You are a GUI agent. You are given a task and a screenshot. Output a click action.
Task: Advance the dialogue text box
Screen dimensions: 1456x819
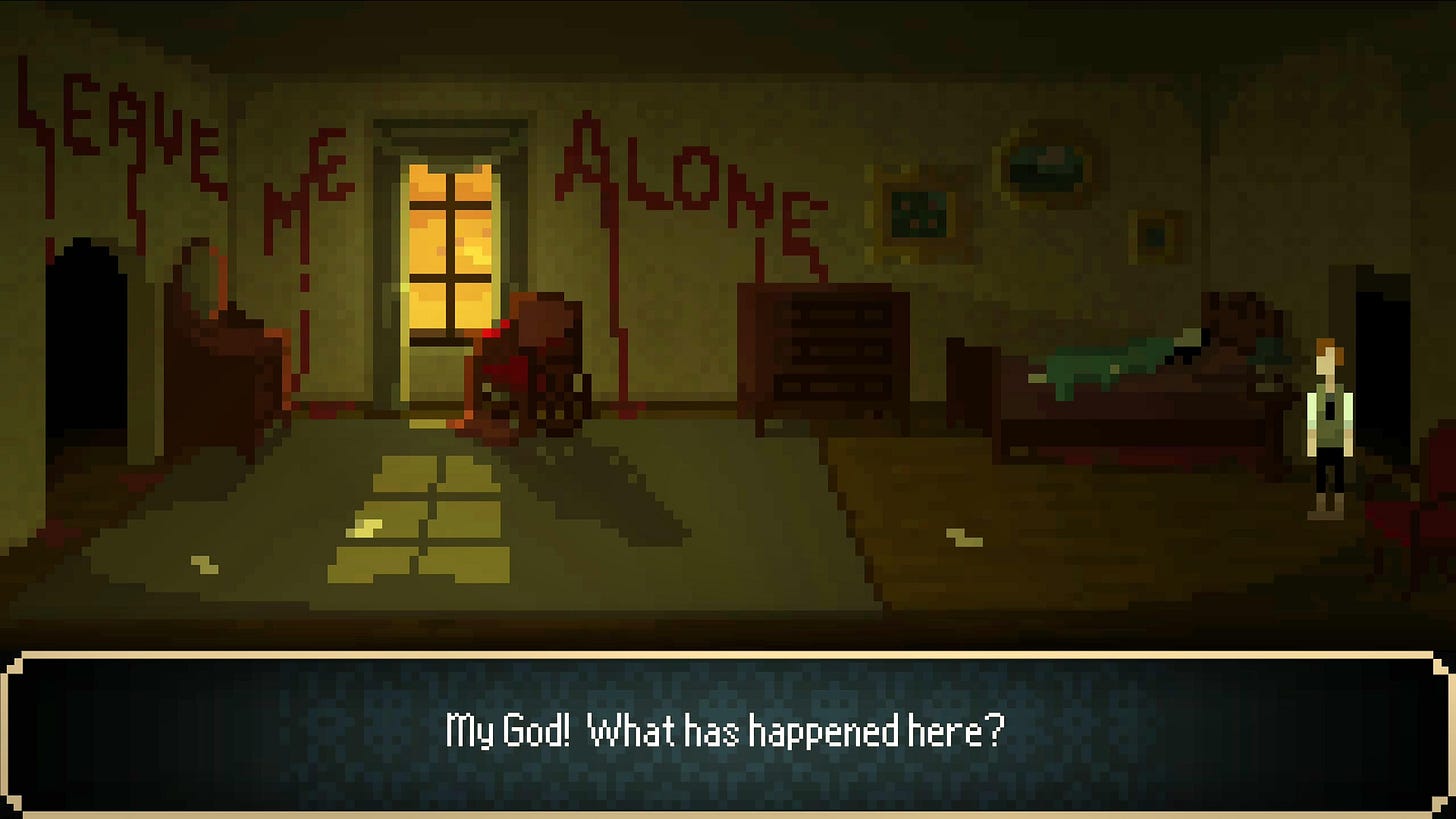pyautogui.click(x=728, y=731)
